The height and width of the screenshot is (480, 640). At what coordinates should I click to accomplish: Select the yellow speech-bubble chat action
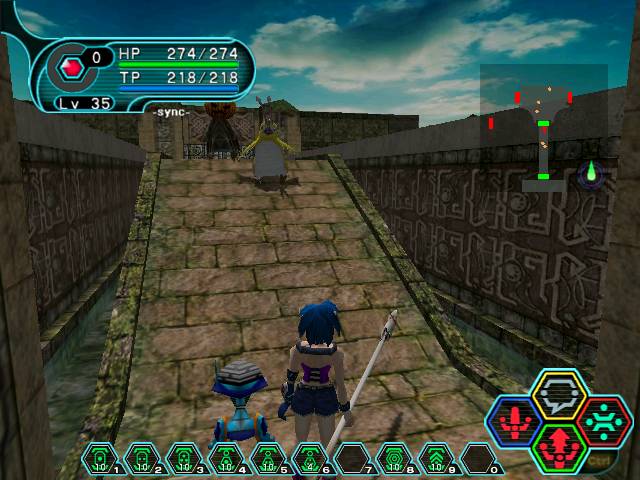coord(558,395)
